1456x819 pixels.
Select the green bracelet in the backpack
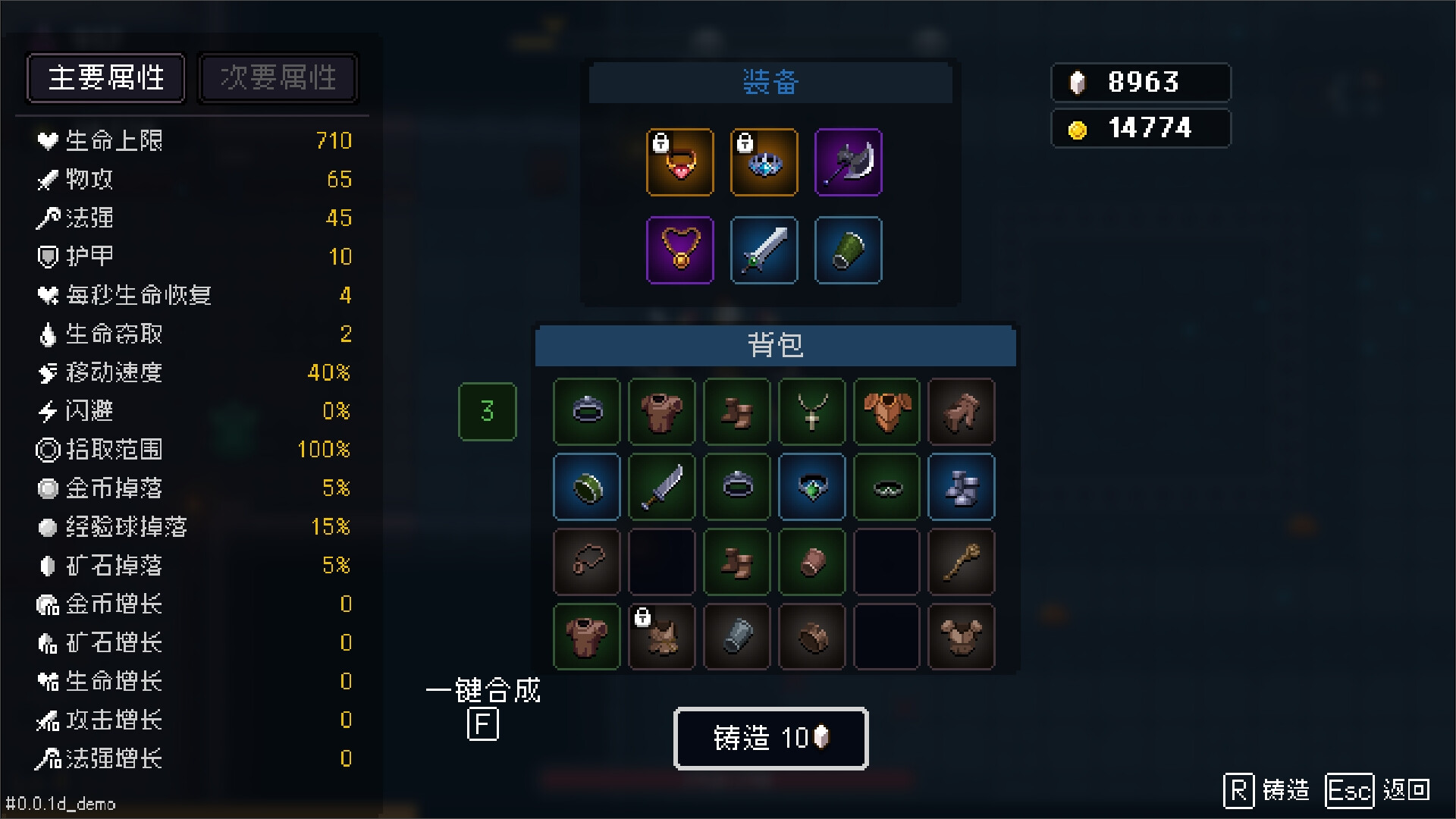click(x=586, y=487)
